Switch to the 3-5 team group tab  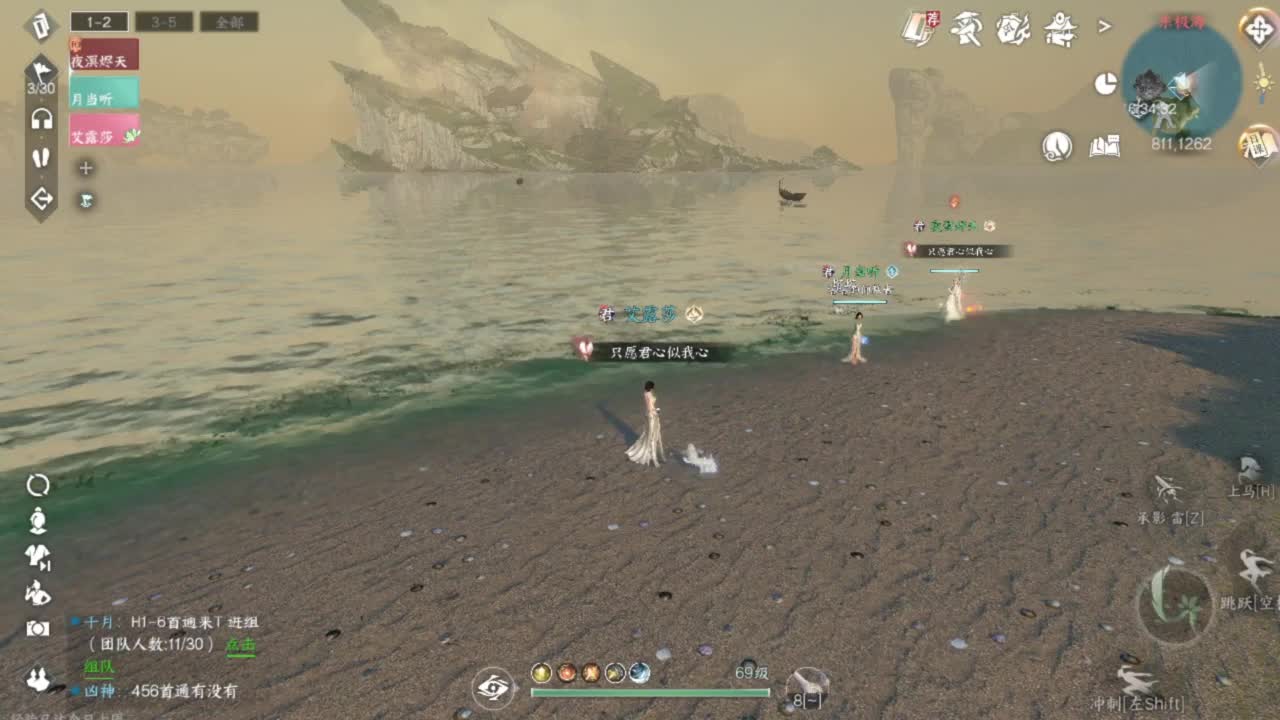(164, 21)
